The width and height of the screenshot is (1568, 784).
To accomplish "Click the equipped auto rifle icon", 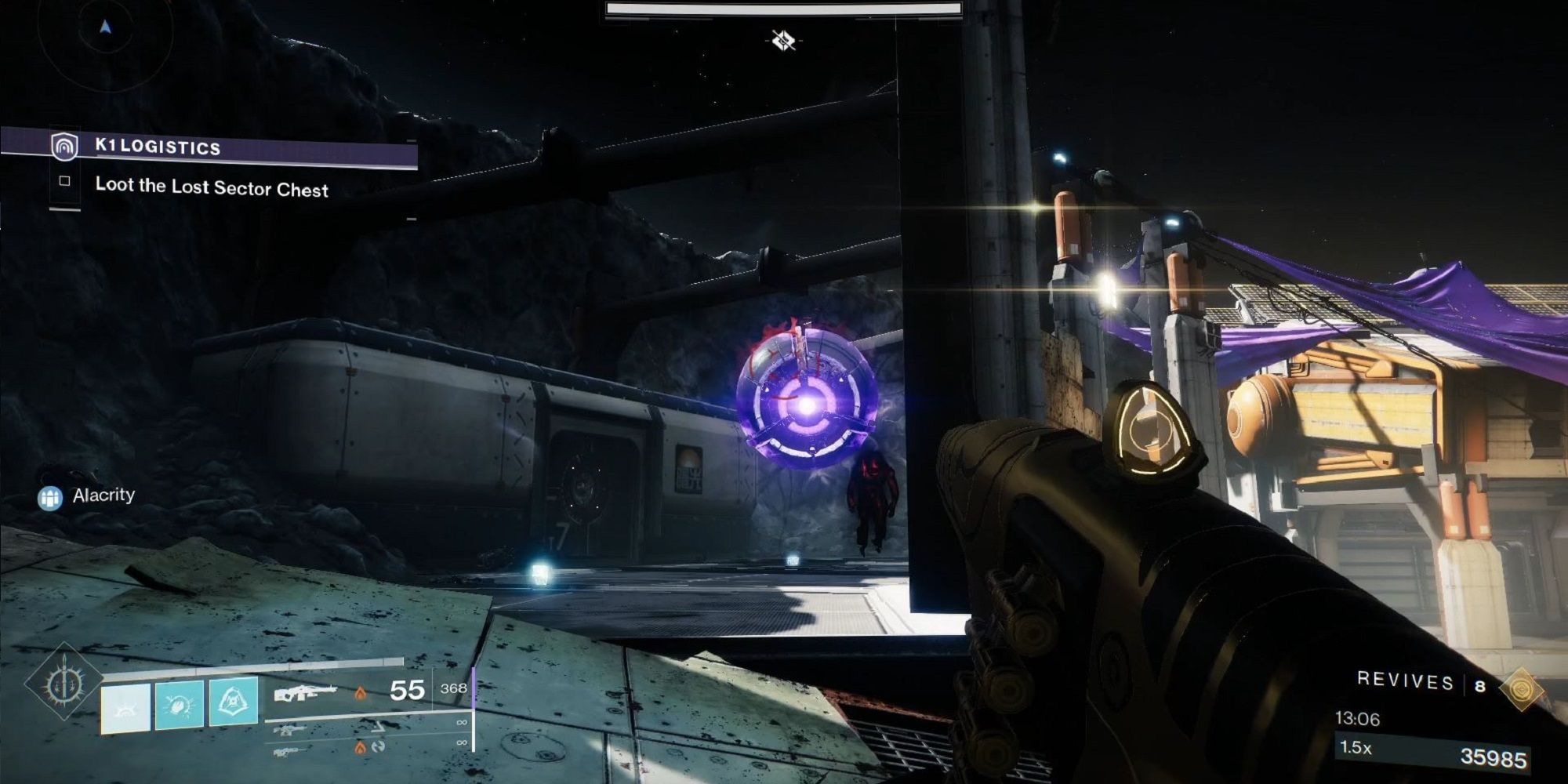I will pyautogui.click(x=305, y=692).
